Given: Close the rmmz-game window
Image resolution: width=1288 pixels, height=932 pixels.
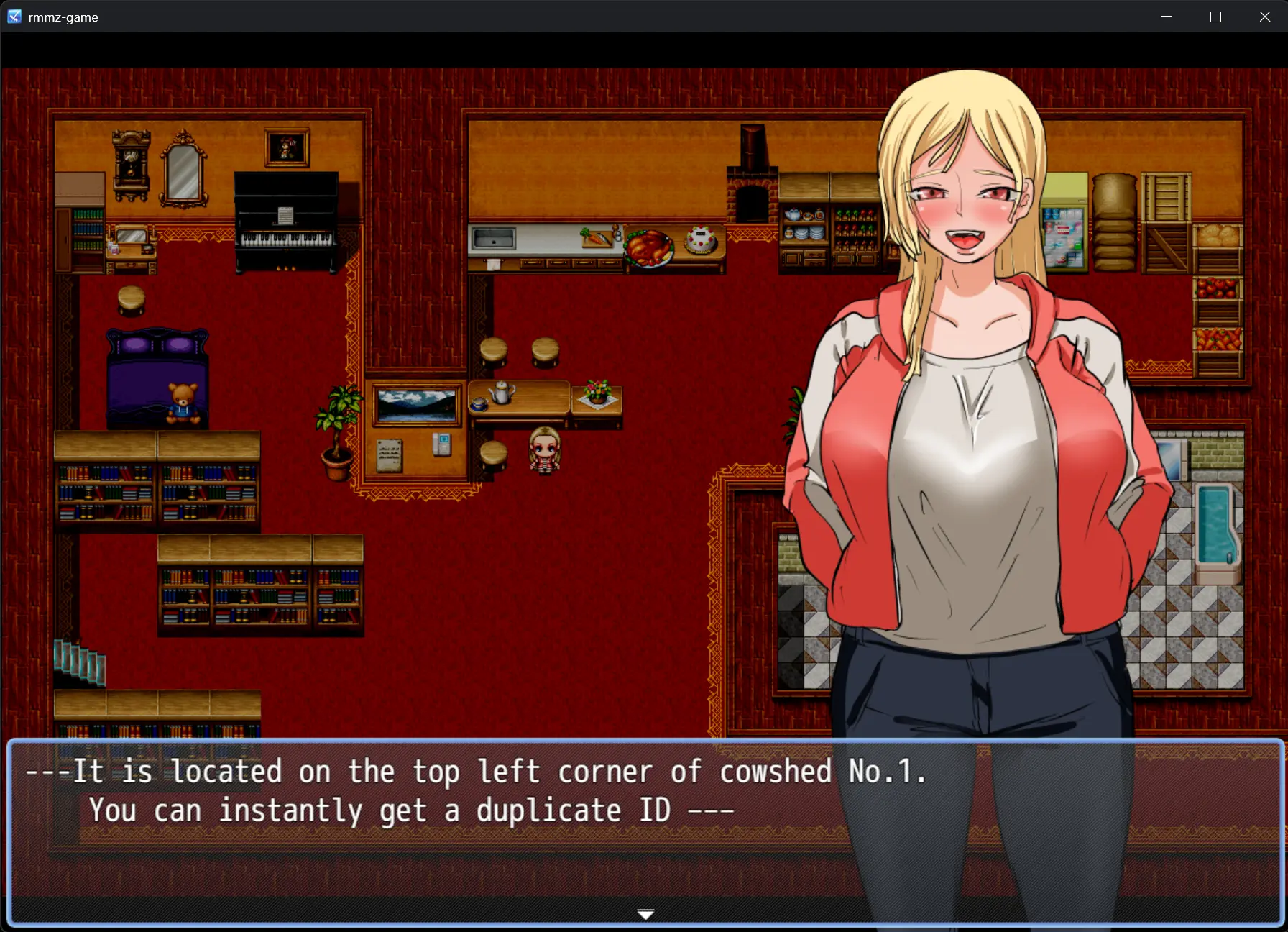Looking at the screenshot, I should (1265, 17).
